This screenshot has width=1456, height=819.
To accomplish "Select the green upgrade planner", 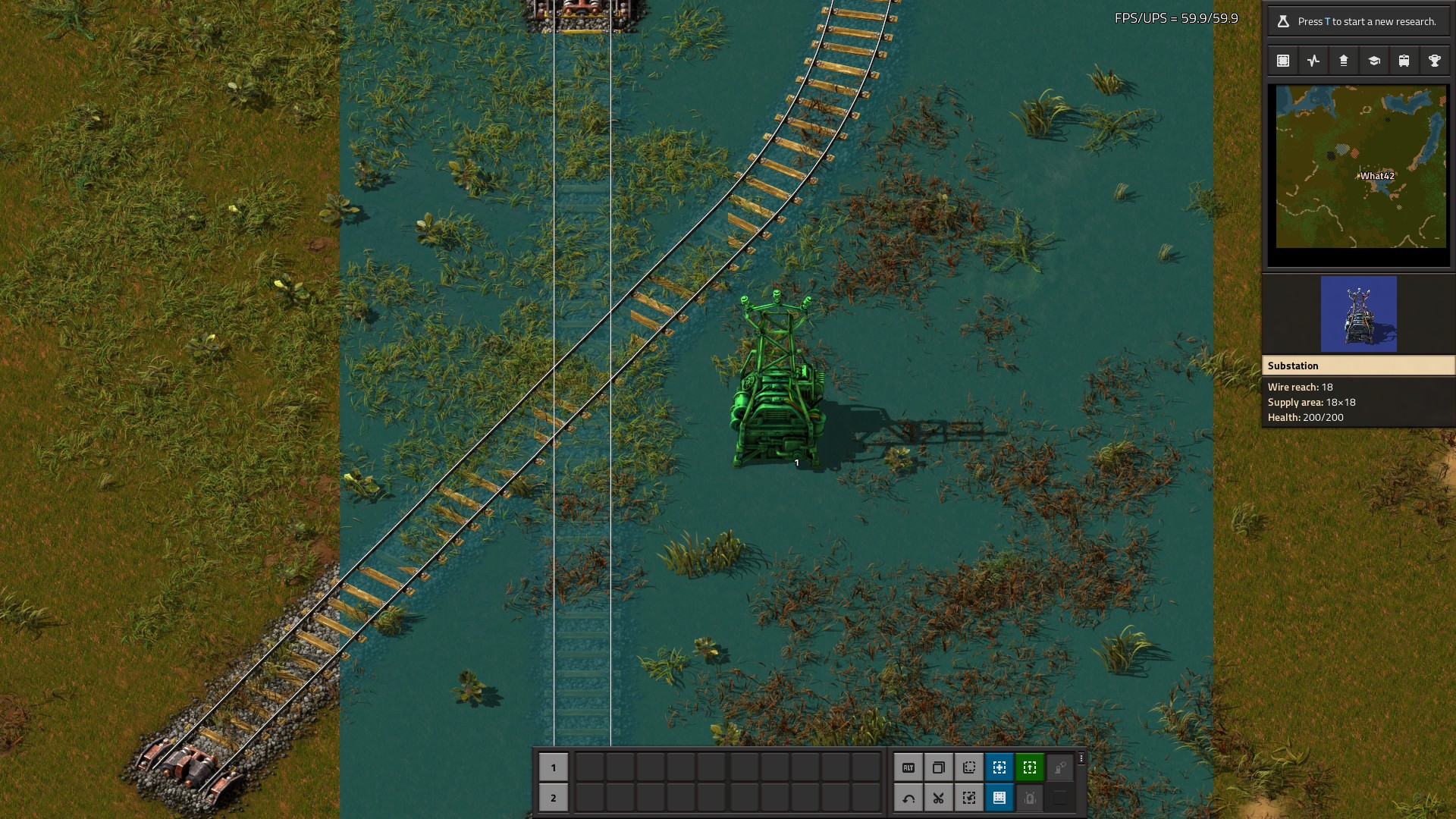I will point(1030,767).
